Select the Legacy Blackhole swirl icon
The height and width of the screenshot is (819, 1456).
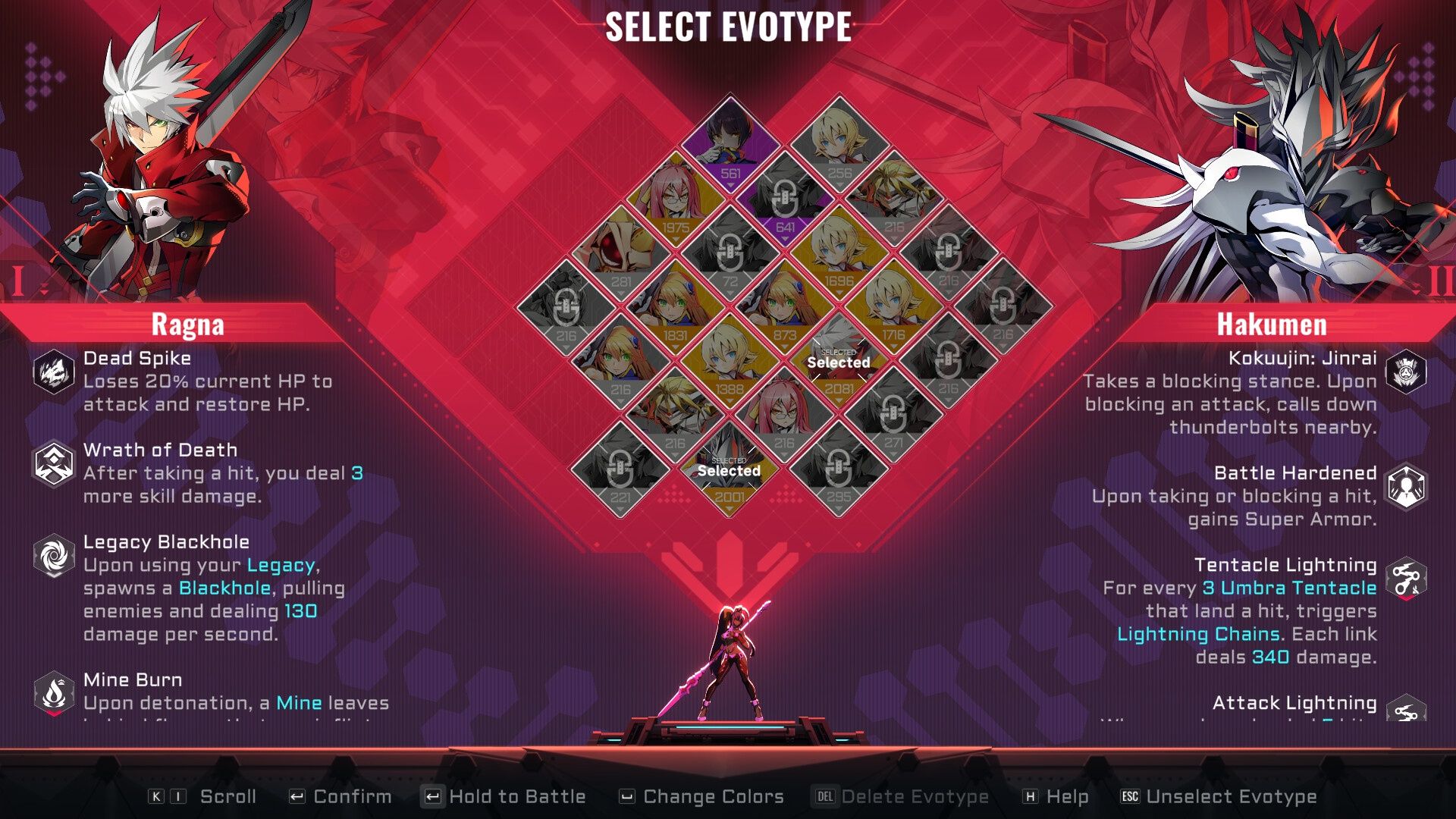tap(52, 552)
